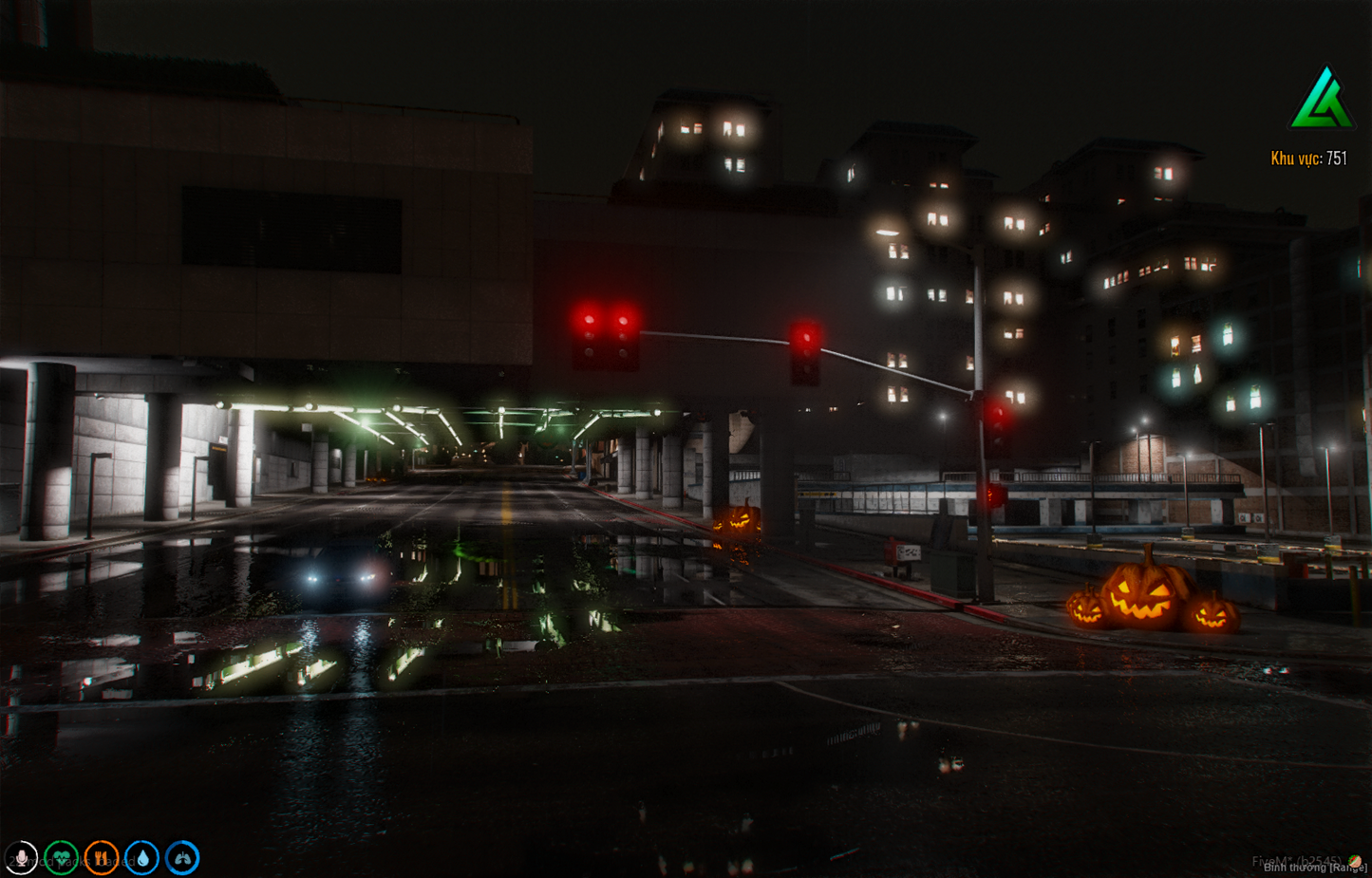The image size is (1372, 878).
Task: Click the blue water droplet thirst icon
Action: tap(142, 857)
